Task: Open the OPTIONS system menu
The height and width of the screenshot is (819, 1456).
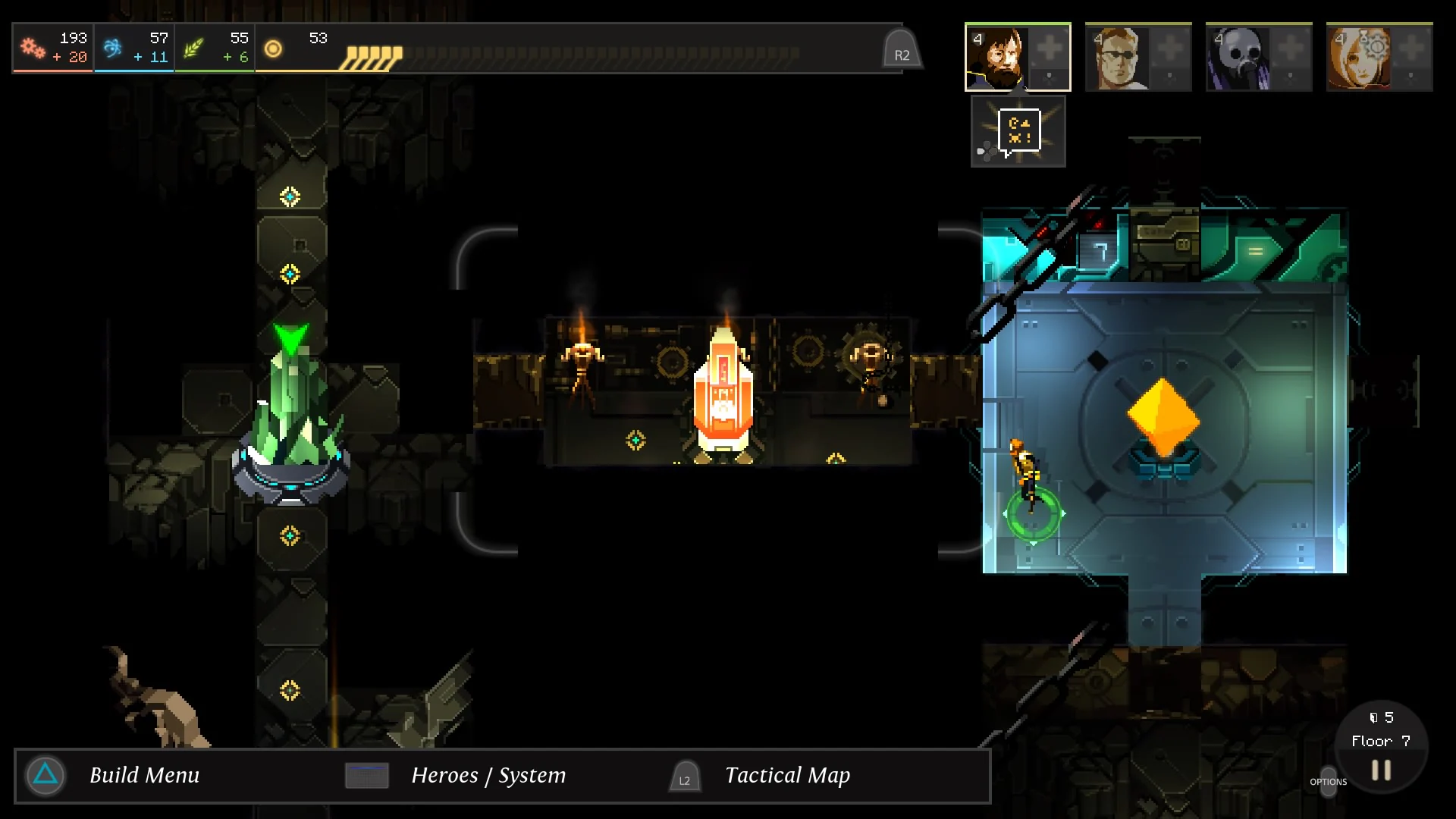Action: [1329, 781]
